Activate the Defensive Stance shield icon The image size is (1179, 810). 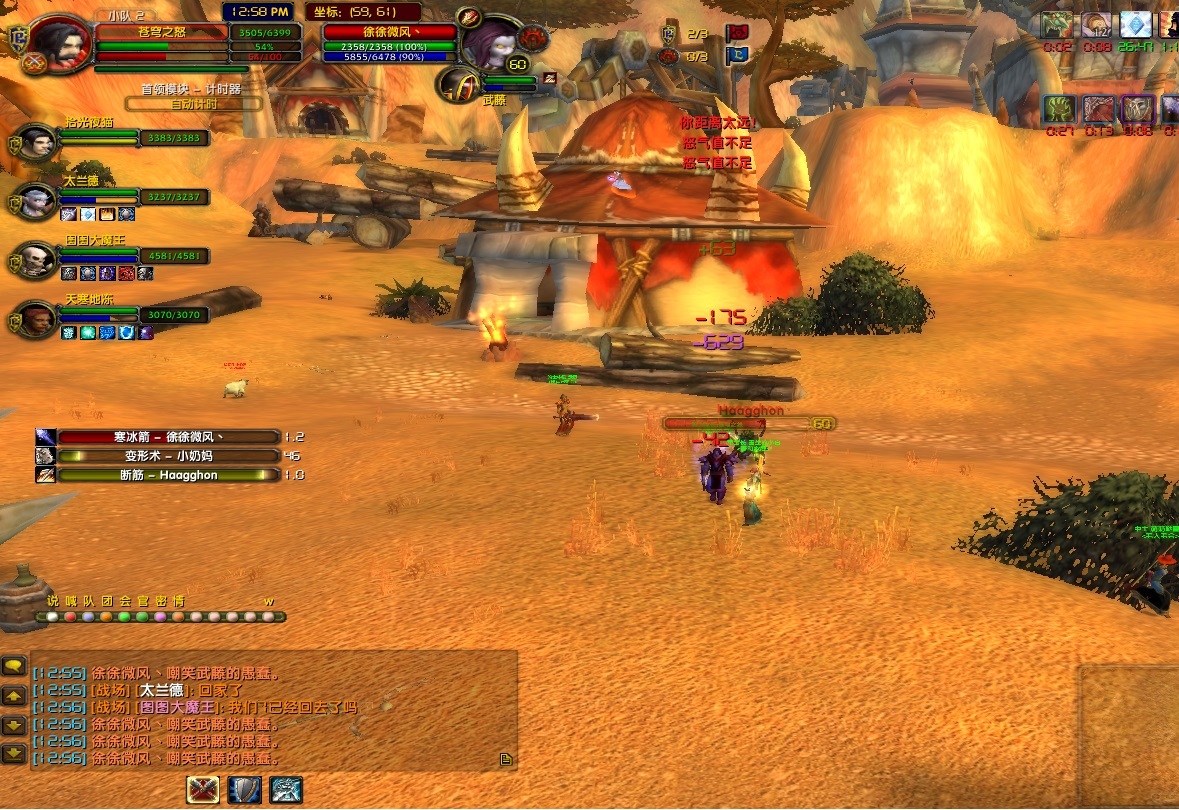pos(245,790)
